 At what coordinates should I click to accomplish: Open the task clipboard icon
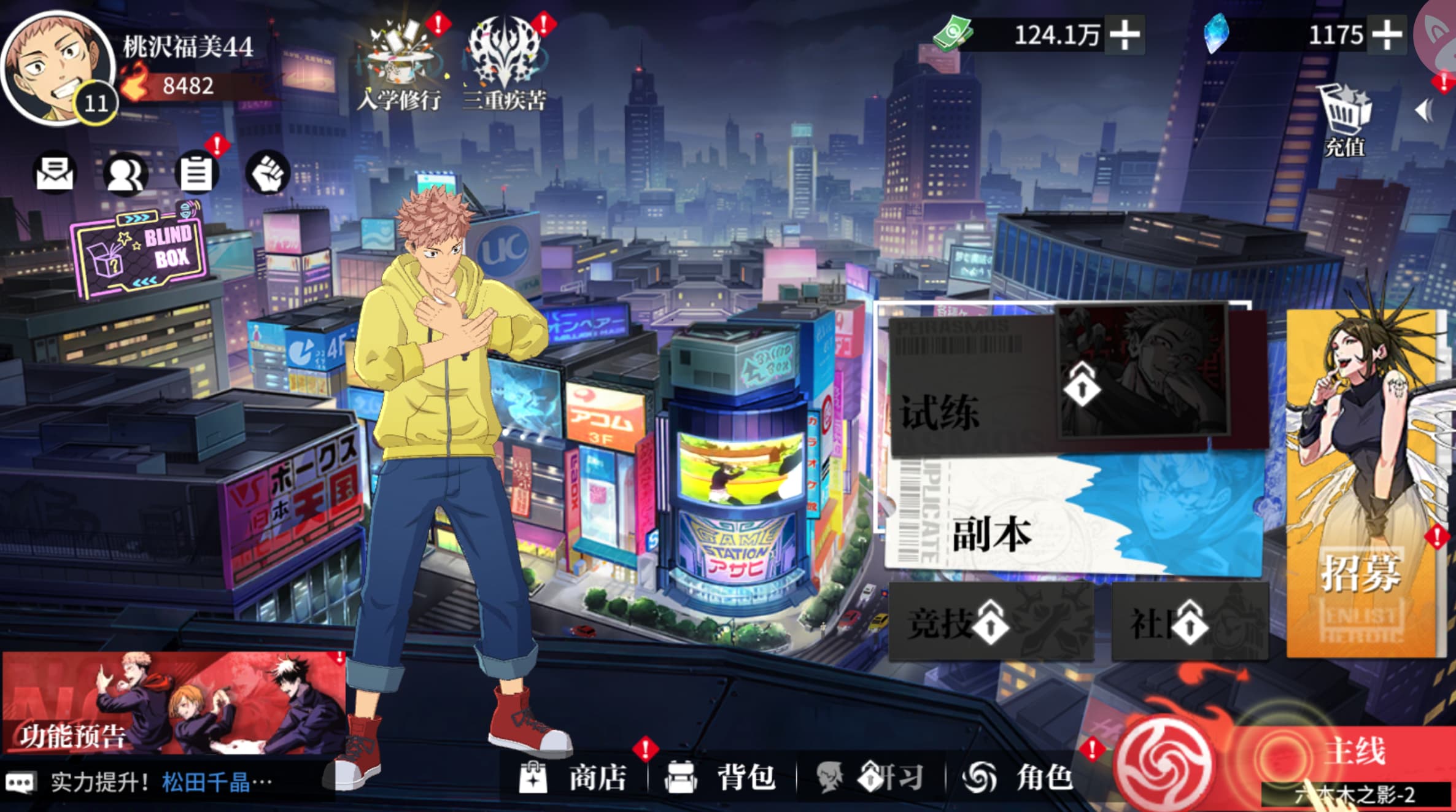click(x=196, y=174)
